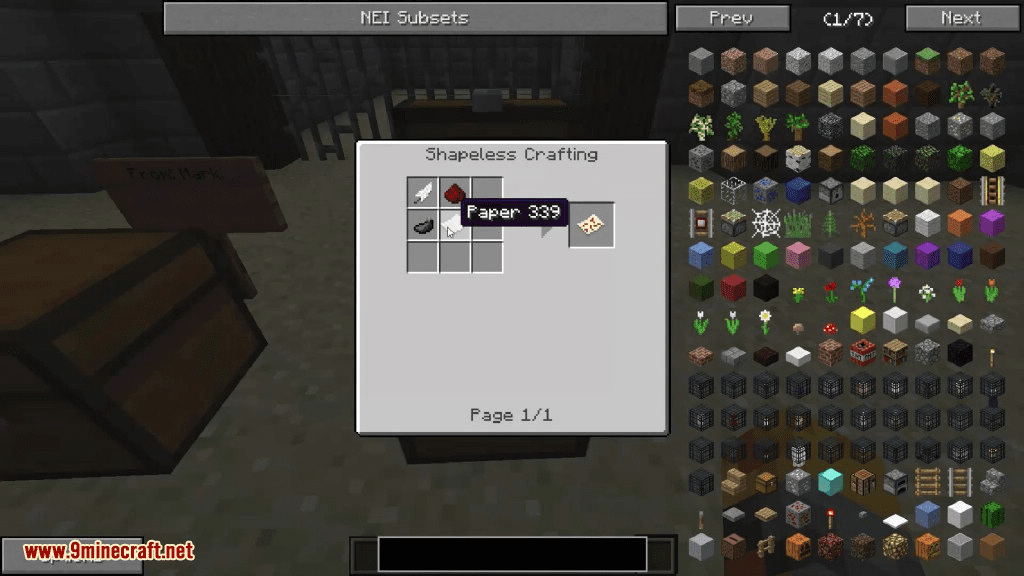Choose the white daisy flower item
The height and width of the screenshot is (576, 1024).
point(766,322)
